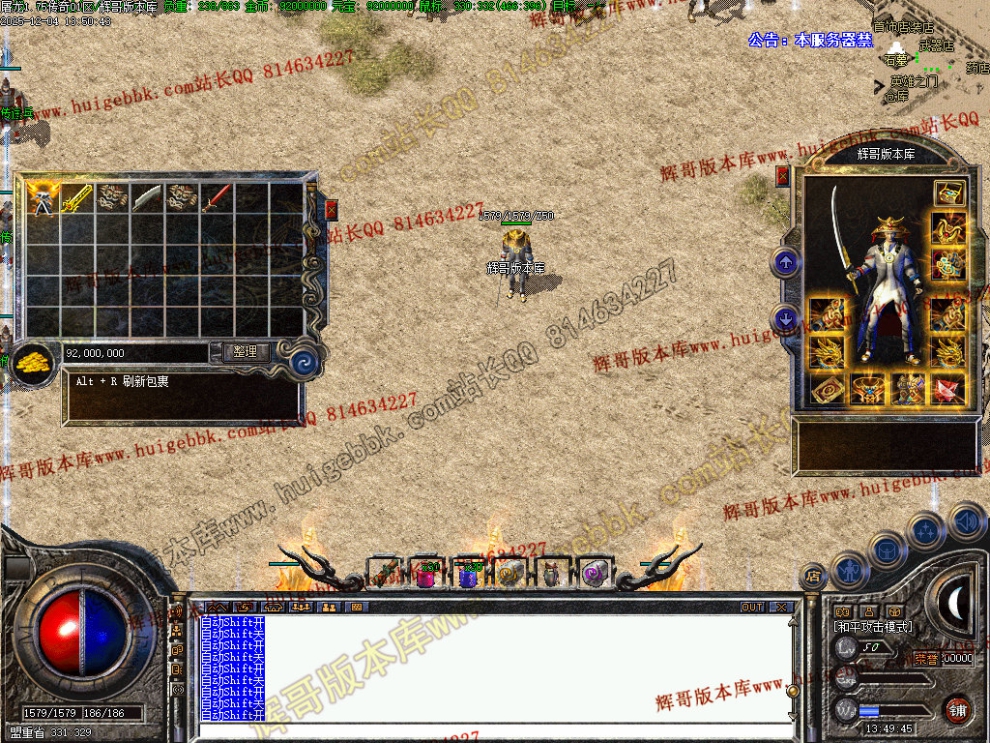Image resolution: width=990 pixels, height=743 pixels.
Task: Close the character equipment panel
Action: coord(783,177)
